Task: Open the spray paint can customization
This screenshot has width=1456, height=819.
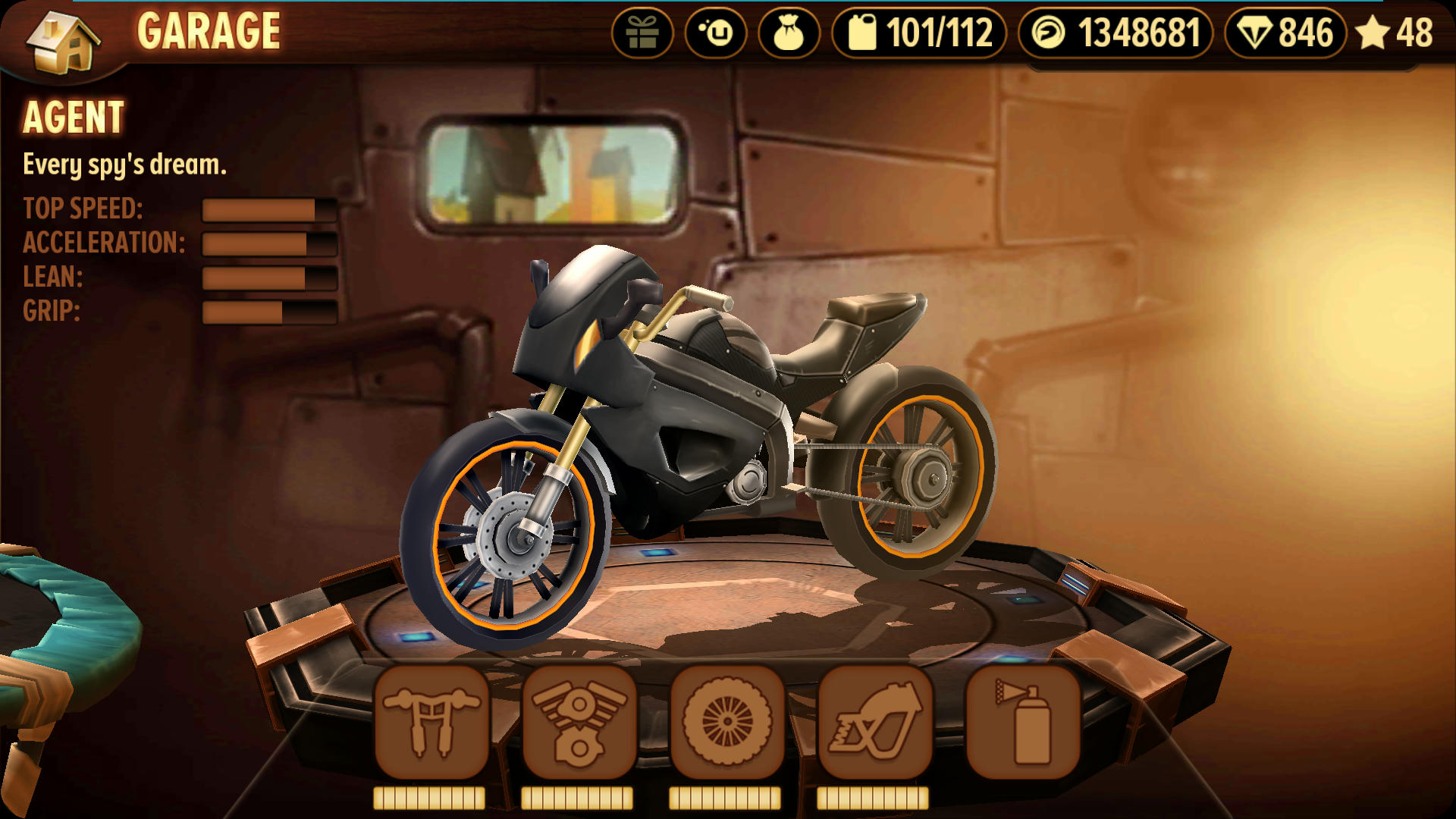Action: click(x=1022, y=722)
